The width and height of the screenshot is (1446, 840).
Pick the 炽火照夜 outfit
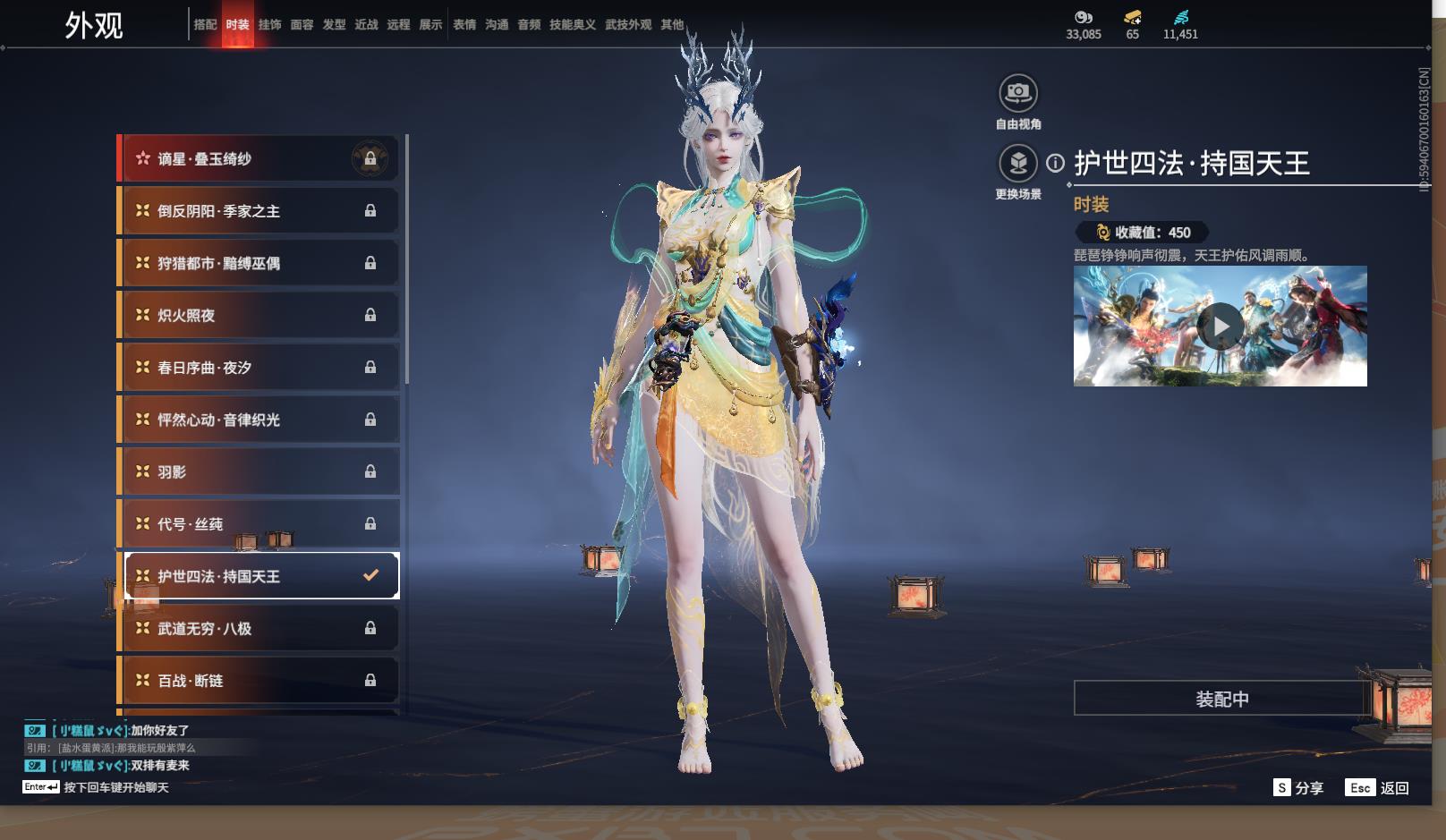[x=259, y=315]
